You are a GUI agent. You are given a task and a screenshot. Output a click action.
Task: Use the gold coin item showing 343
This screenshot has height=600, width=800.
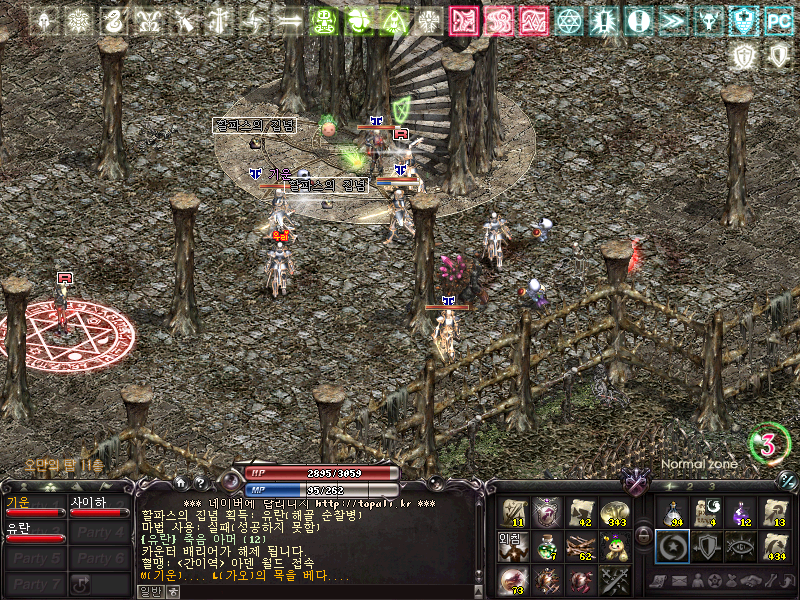pyautogui.click(x=616, y=512)
